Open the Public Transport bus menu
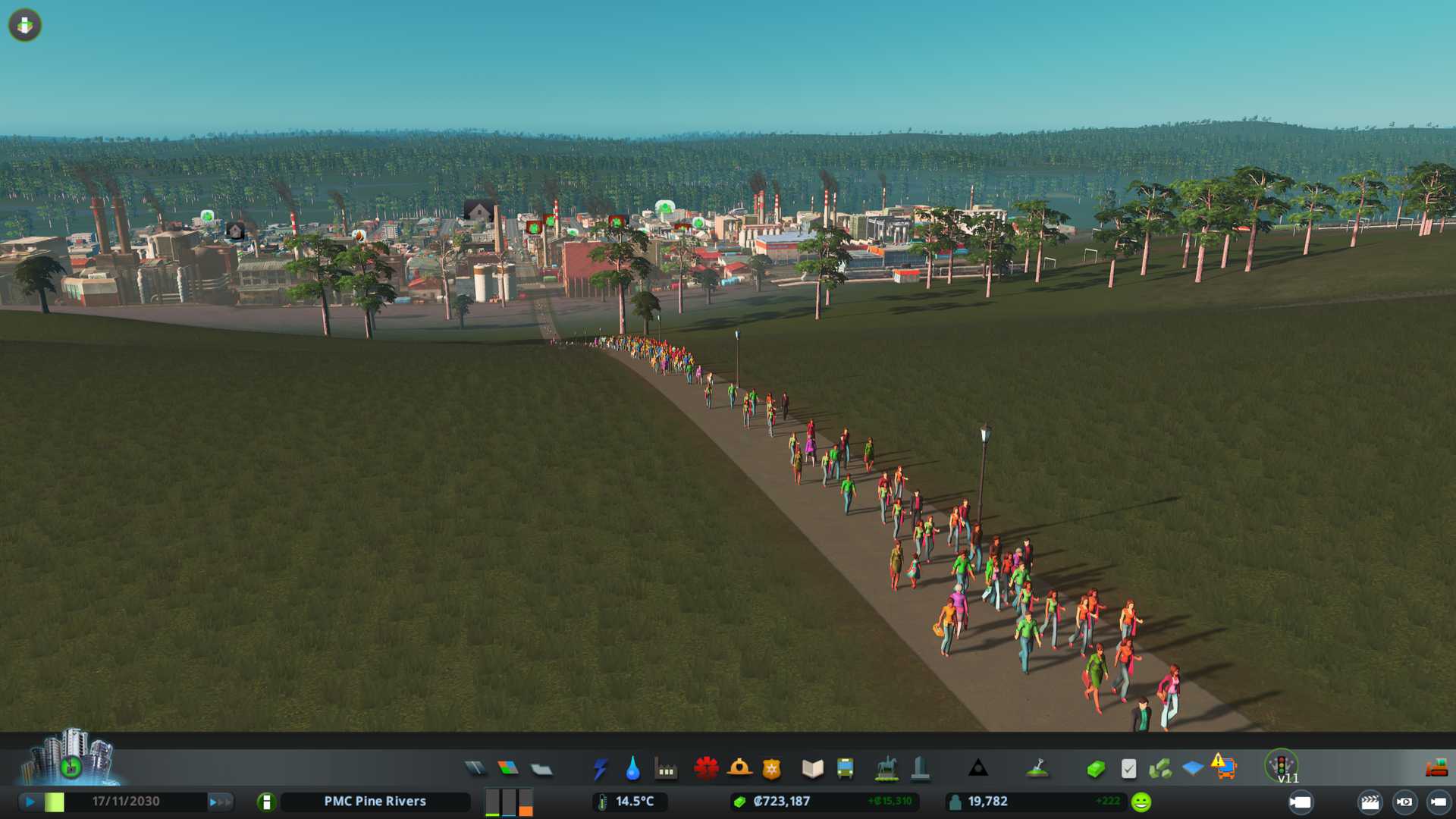Screen dimensions: 1456x819 [x=845, y=769]
